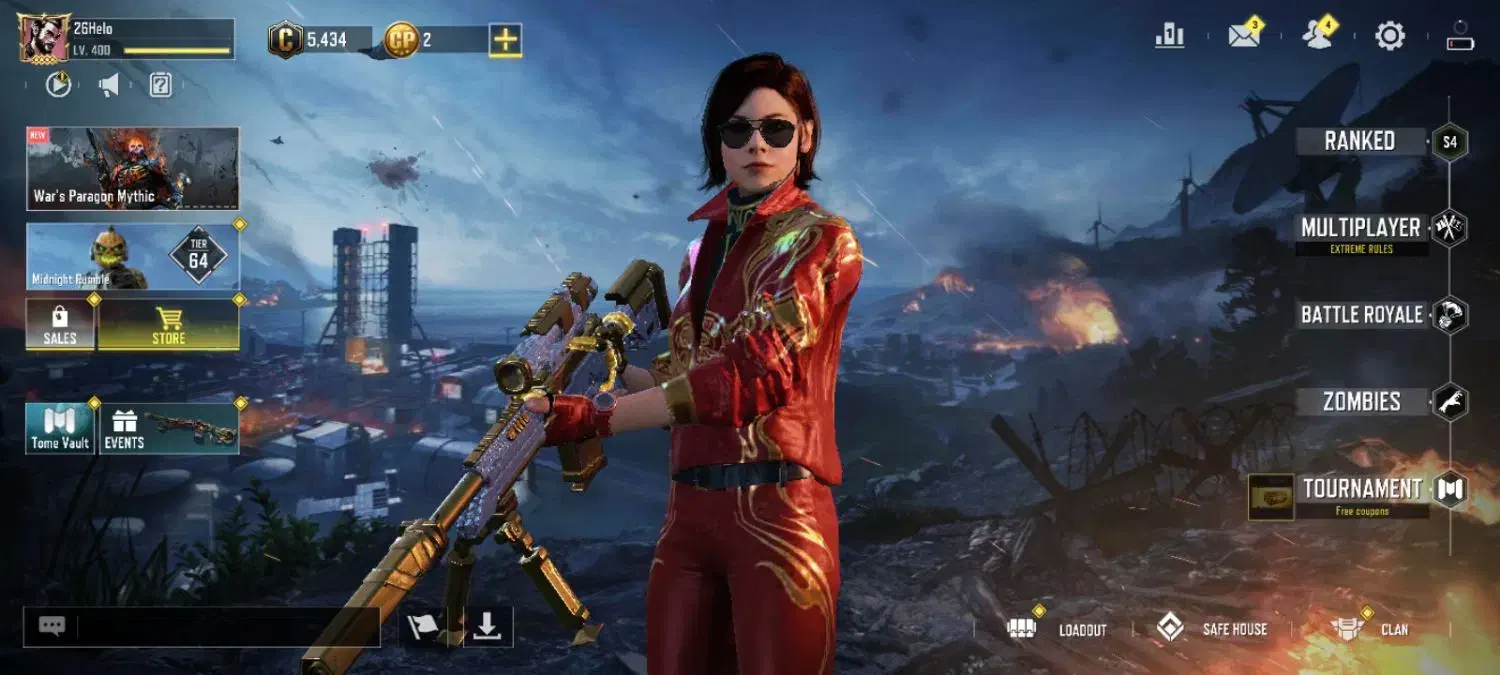Enter Battle Royale mode
Image resolution: width=1500 pixels, height=675 pixels.
[x=1361, y=315]
